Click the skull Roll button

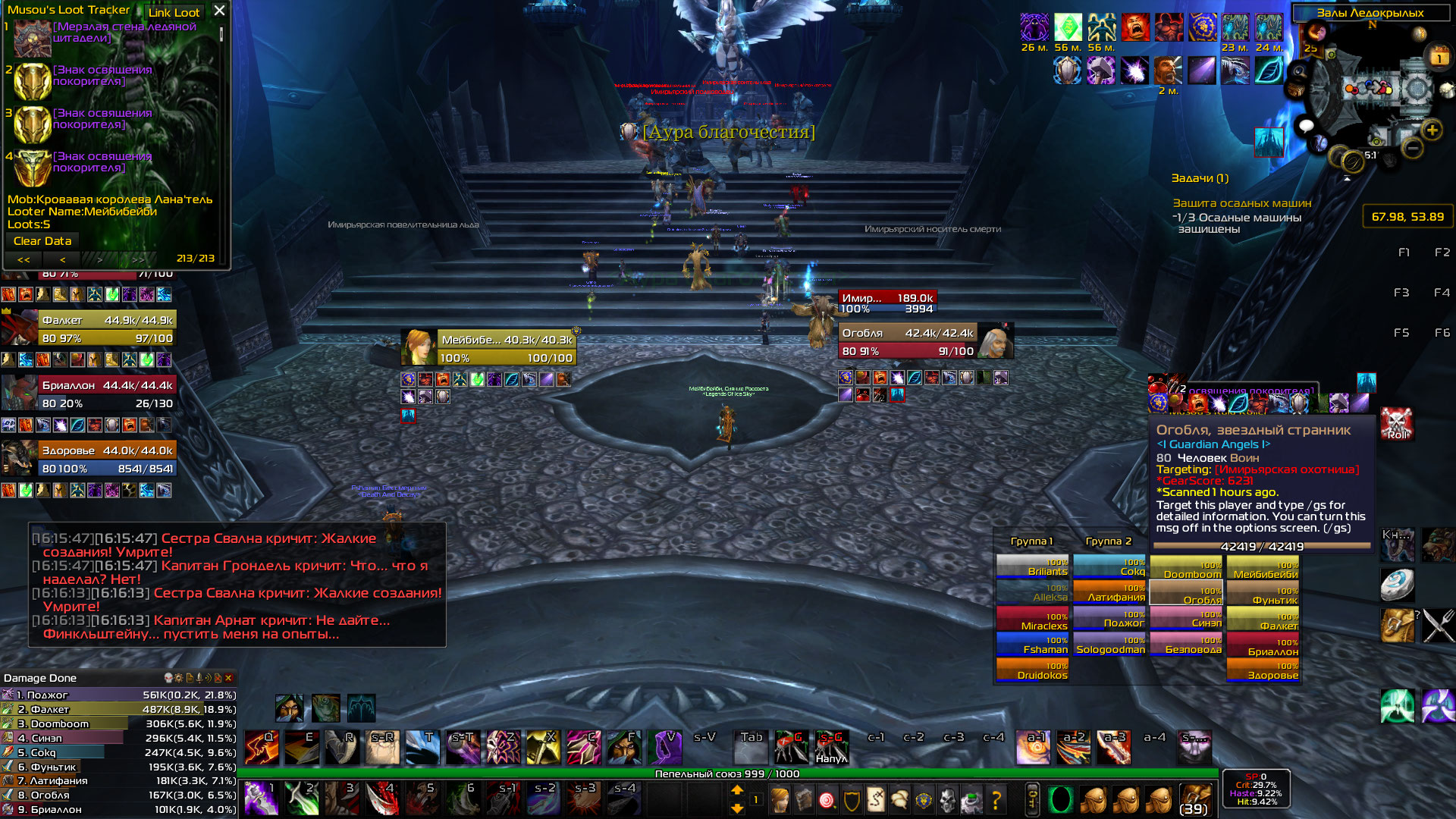(x=1396, y=423)
